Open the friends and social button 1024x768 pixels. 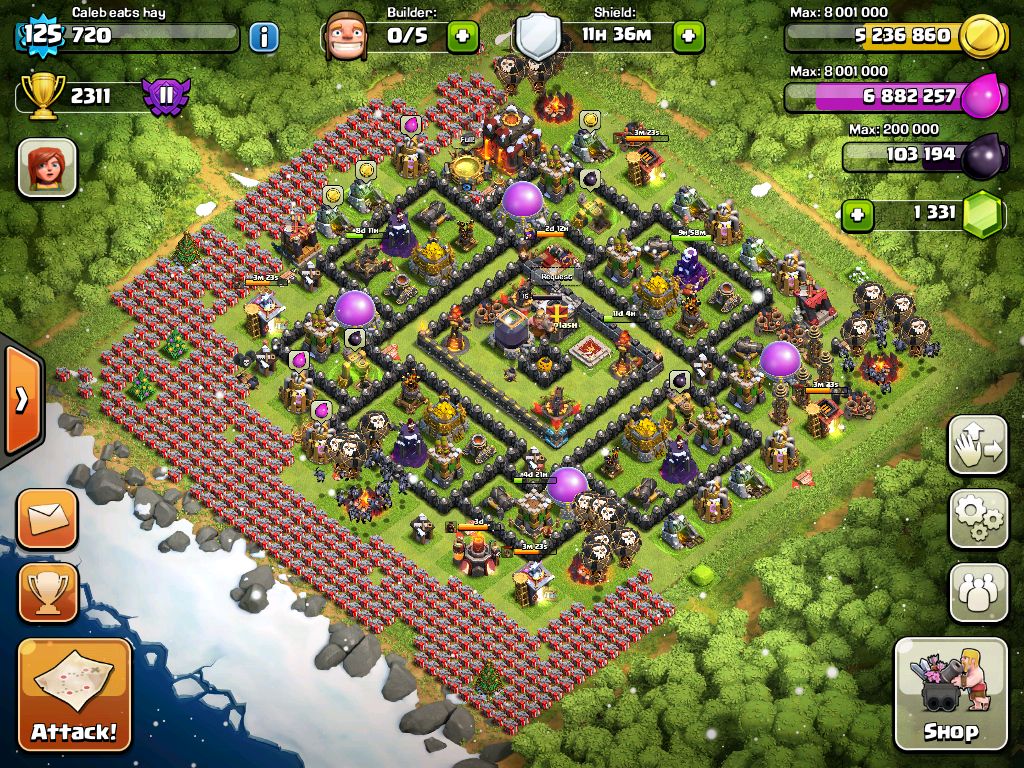(978, 593)
